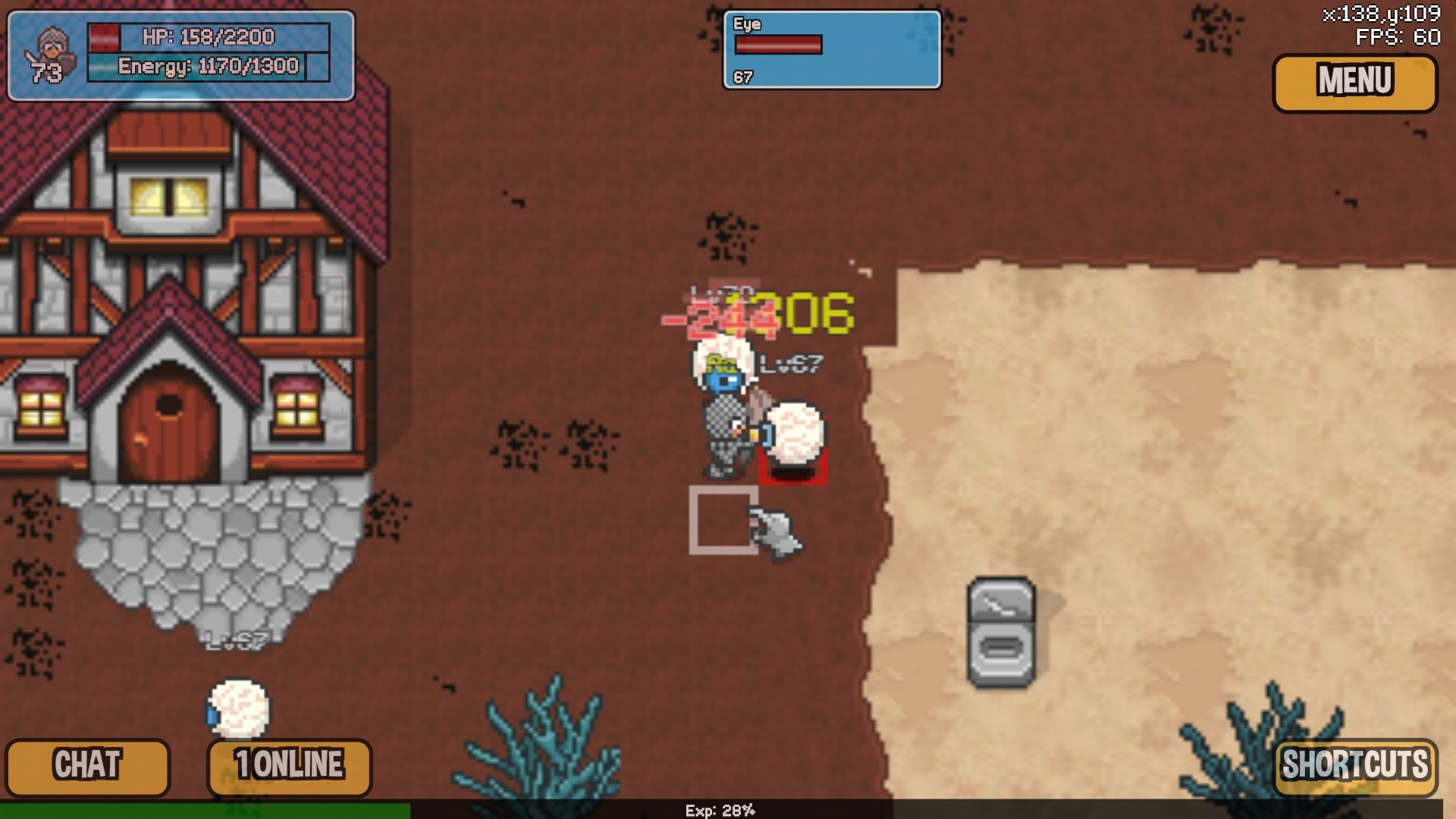Open the Shortcuts bar
This screenshot has width=1456, height=819.
click(x=1357, y=766)
